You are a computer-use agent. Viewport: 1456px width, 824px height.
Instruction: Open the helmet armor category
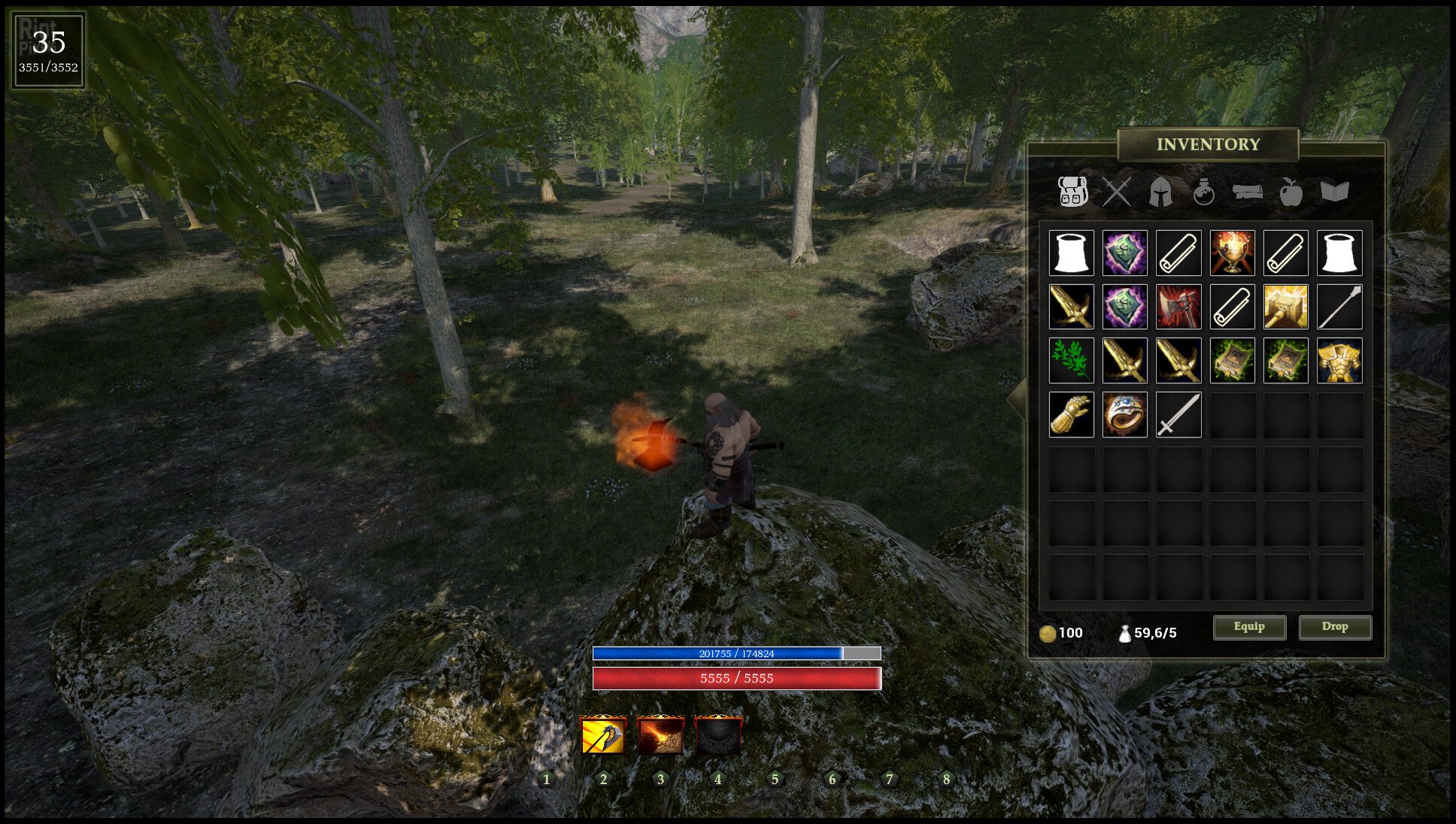pos(1160,192)
